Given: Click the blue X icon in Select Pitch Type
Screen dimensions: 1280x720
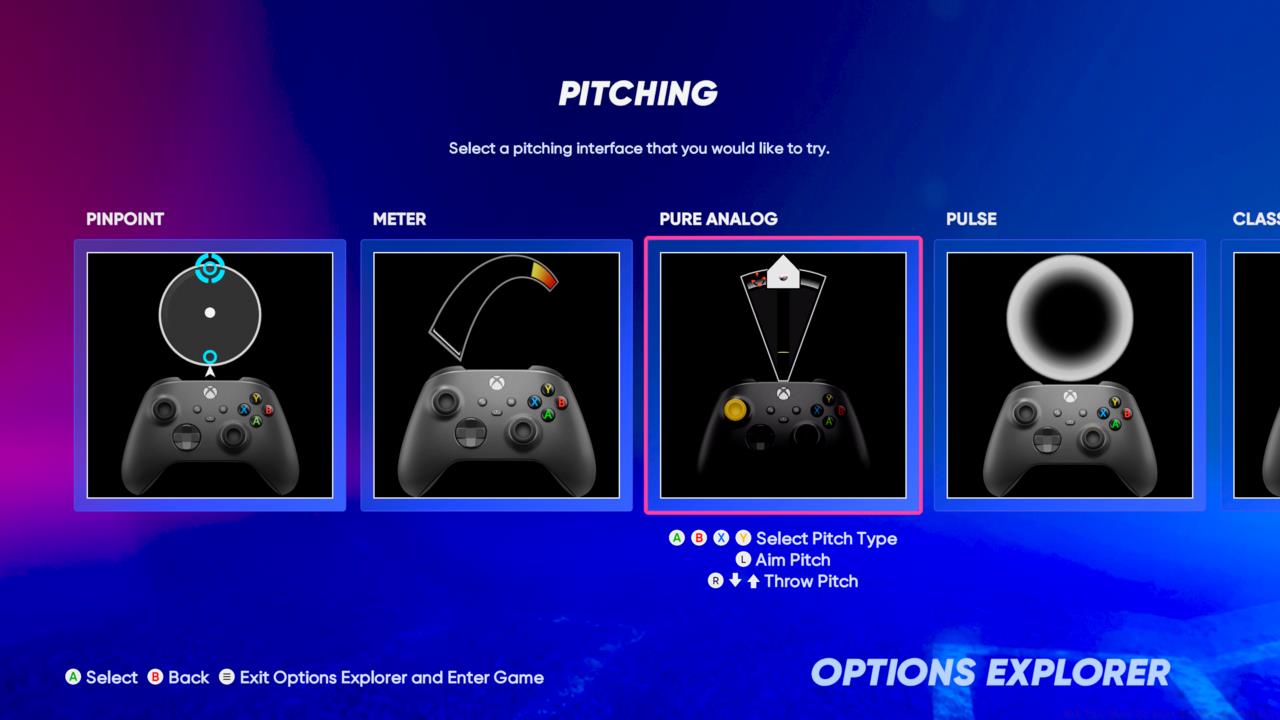Looking at the screenshot, I should click(721, 538).
